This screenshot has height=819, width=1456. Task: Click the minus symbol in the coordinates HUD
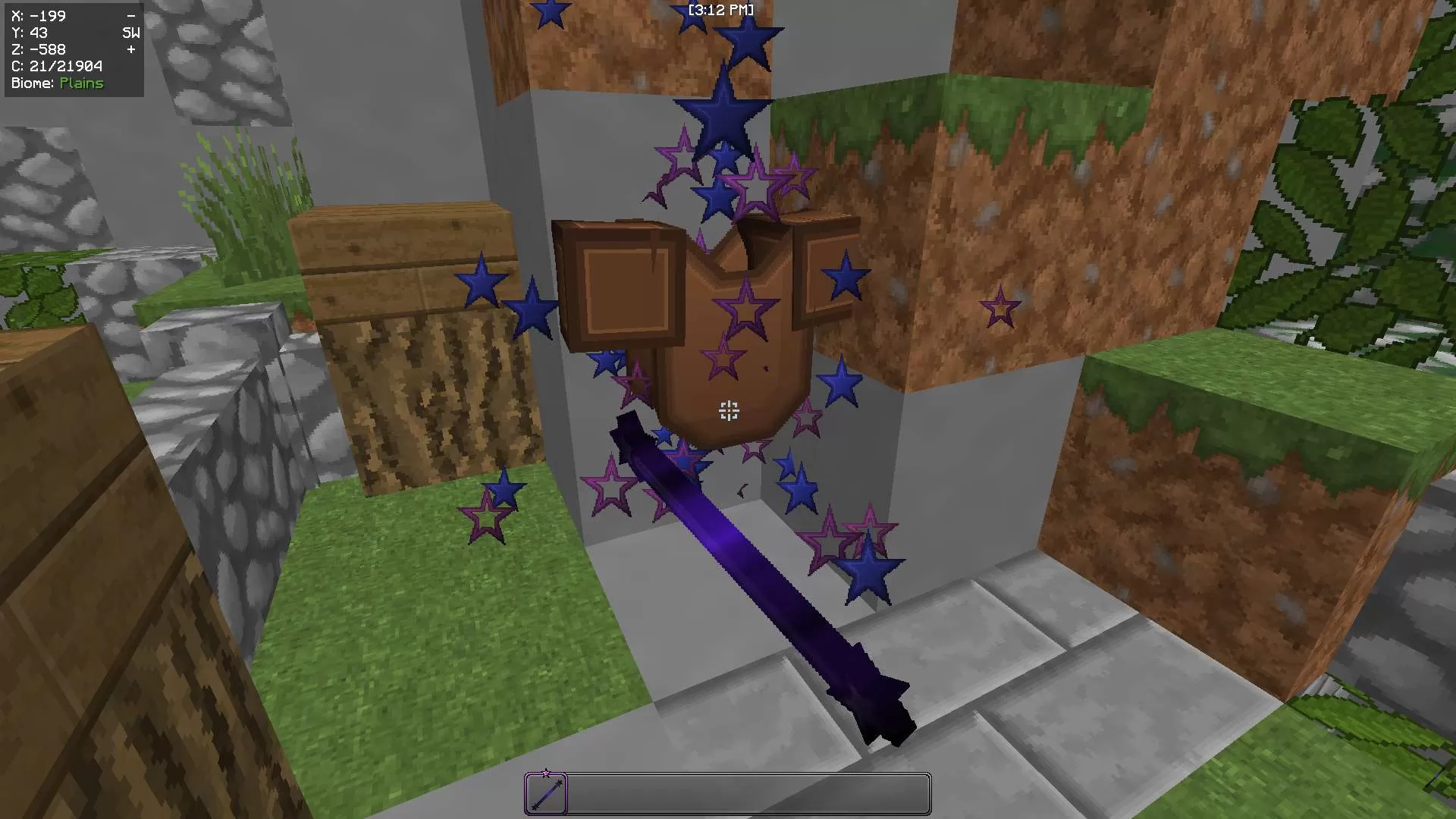(131, 15)
